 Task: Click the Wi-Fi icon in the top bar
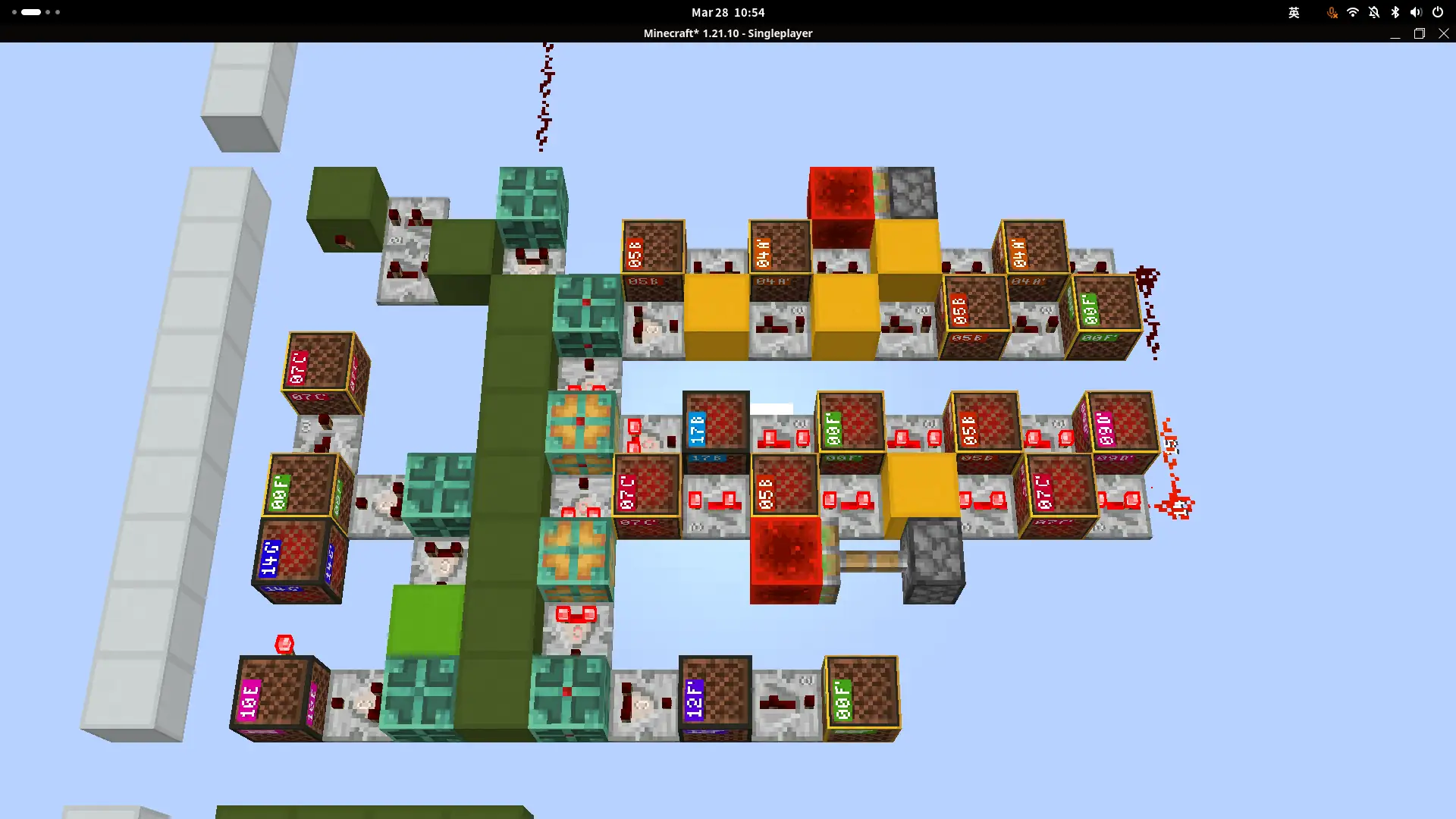pyautogui.click(x=1353, y=12)
